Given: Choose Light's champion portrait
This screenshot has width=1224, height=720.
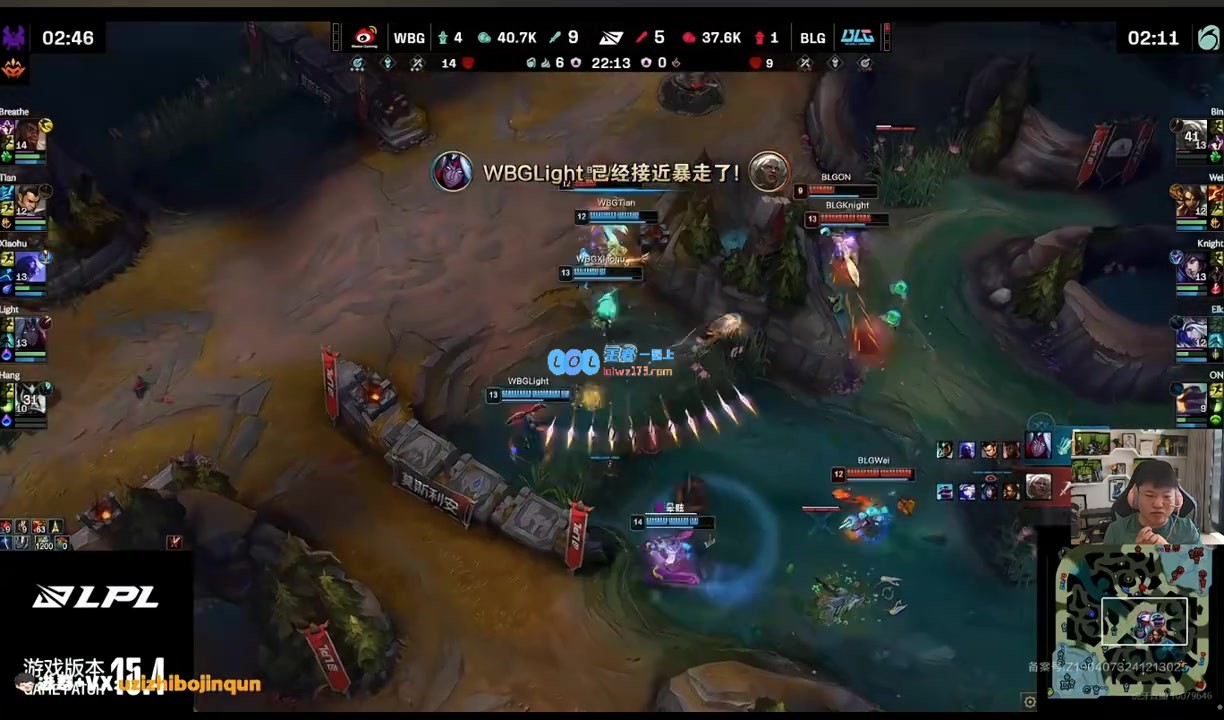Looking at the screenshot, I should (31, 333).
